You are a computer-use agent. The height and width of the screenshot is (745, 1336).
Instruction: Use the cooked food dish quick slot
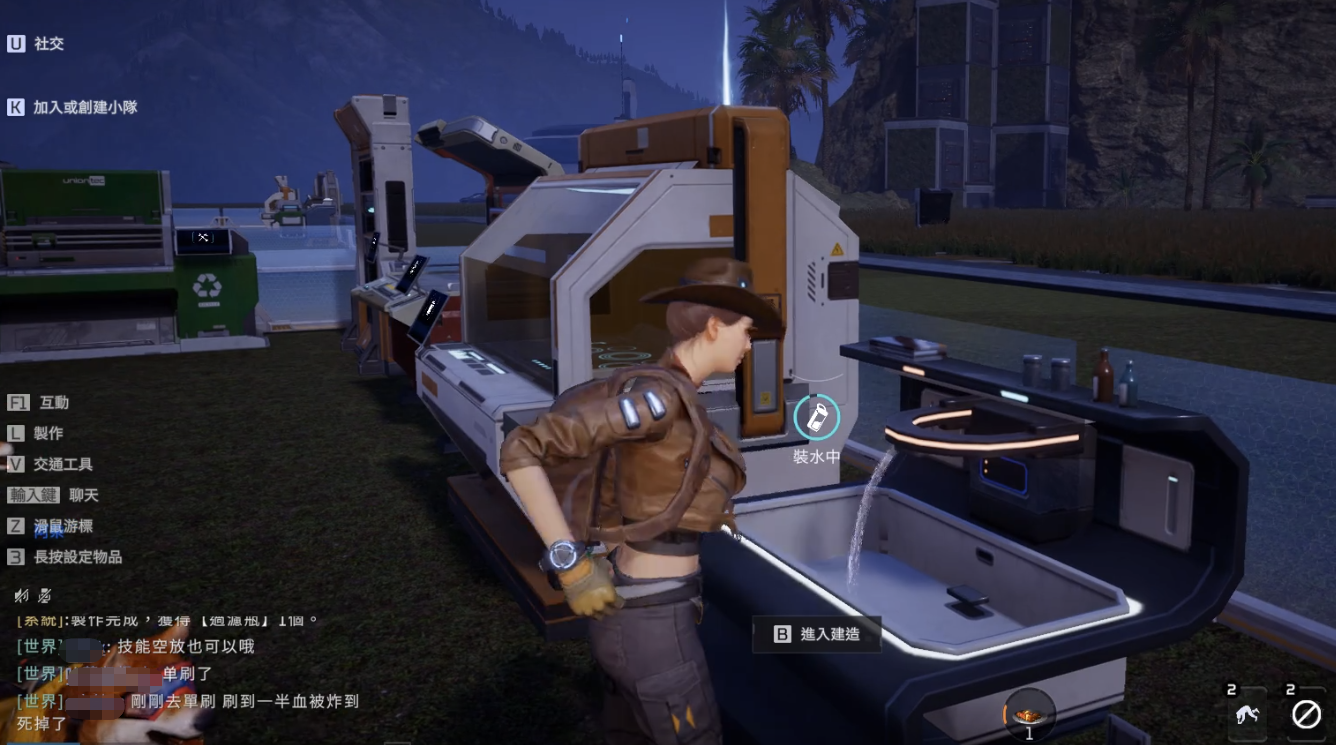[x=1029, y=713]
